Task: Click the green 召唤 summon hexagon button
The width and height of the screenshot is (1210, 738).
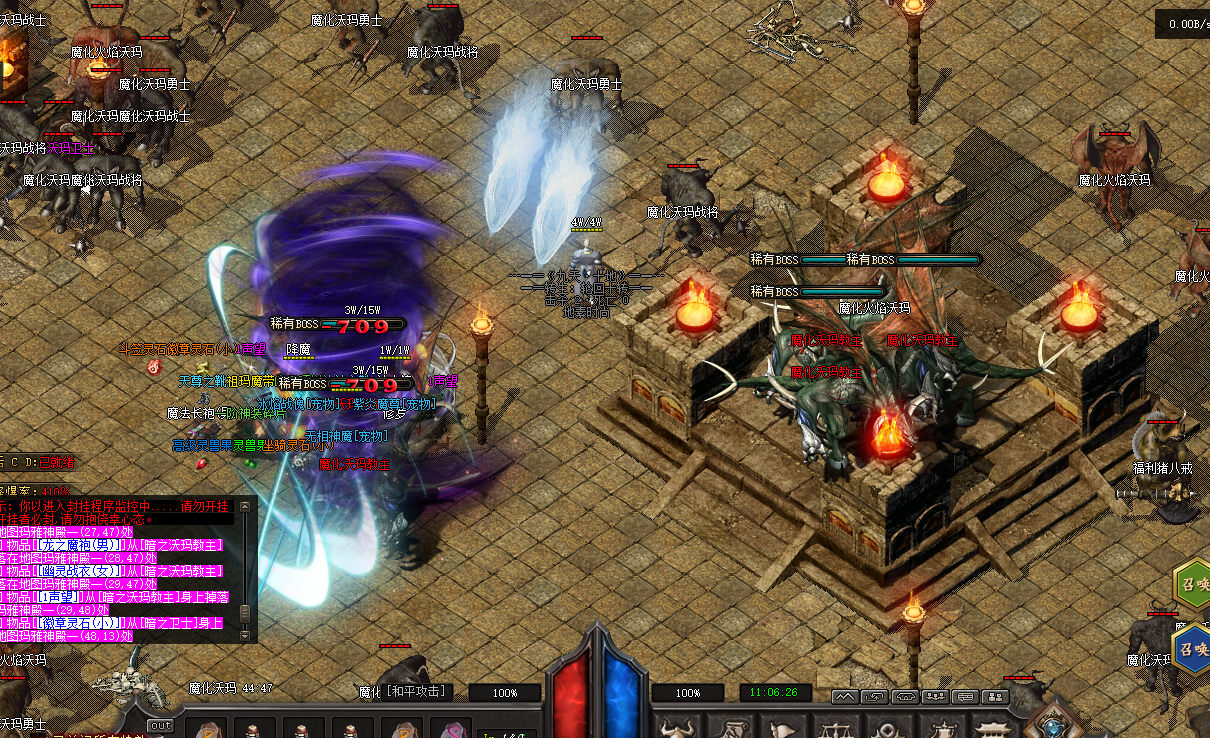Action: click(x=1190, y=586)
